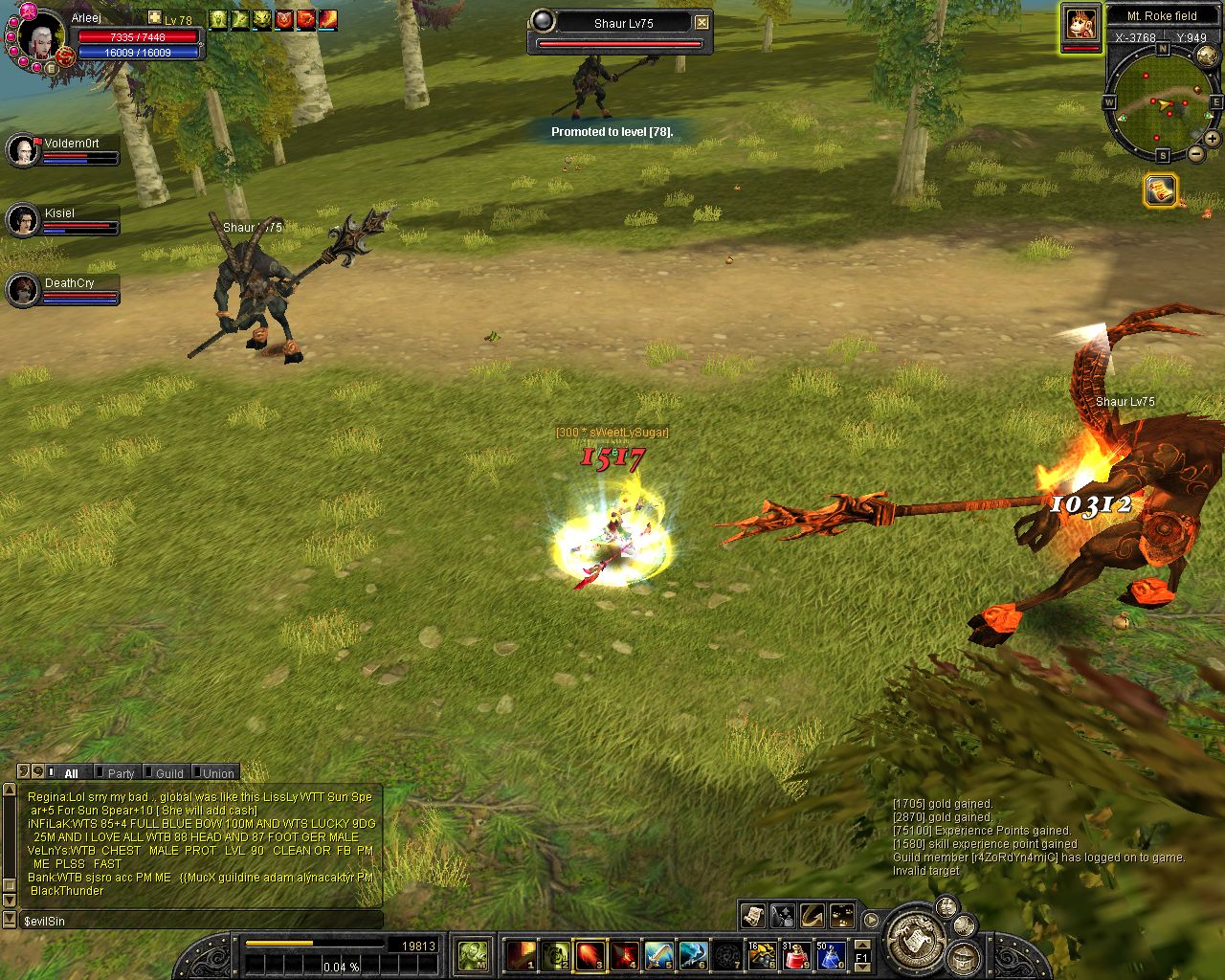The width and height of the screenshot is (1225, 980).
Task: Click the chat input field
Action: pyautogui.click(x=201, y=921)
